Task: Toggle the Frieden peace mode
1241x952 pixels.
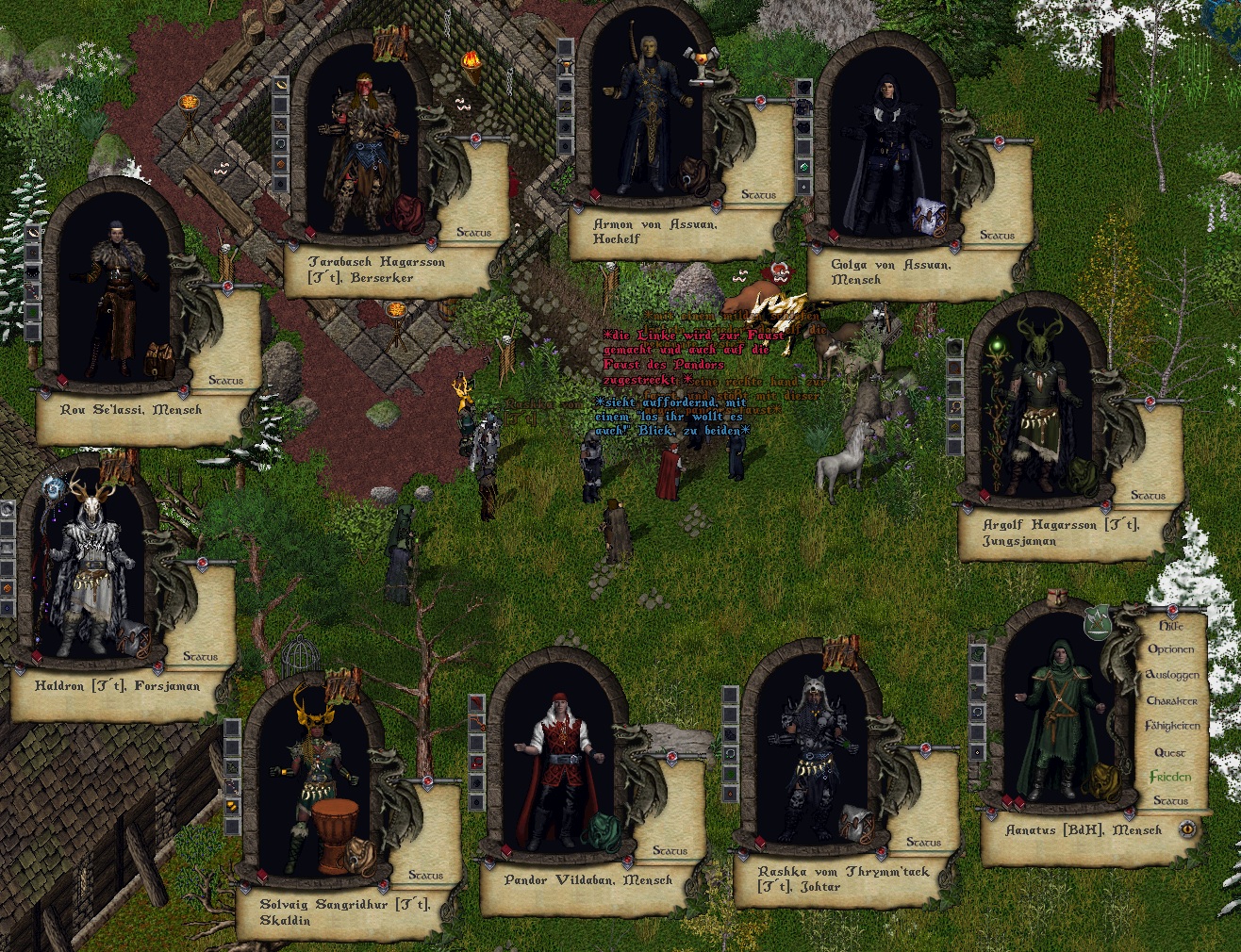Action: click(x=1169, y=777)
